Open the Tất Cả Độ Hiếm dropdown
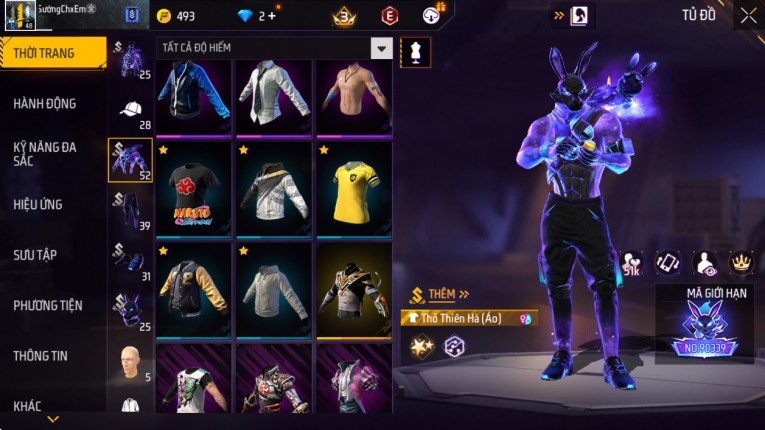This screenshot has height=430, width=765. pyautogui.click(x=381, y=48)
